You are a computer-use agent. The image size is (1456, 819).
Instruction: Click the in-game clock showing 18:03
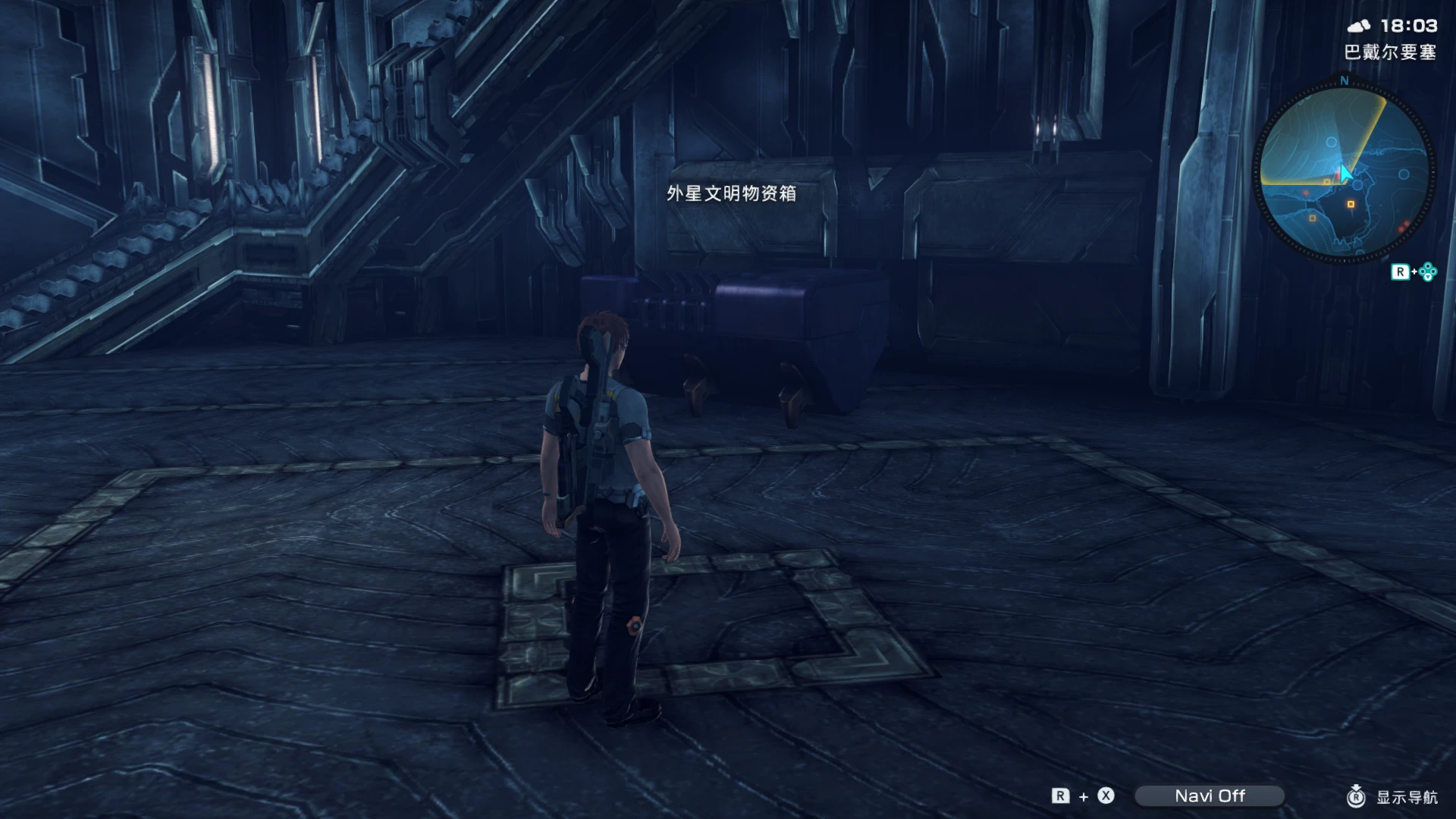(x=1409, y=25)
